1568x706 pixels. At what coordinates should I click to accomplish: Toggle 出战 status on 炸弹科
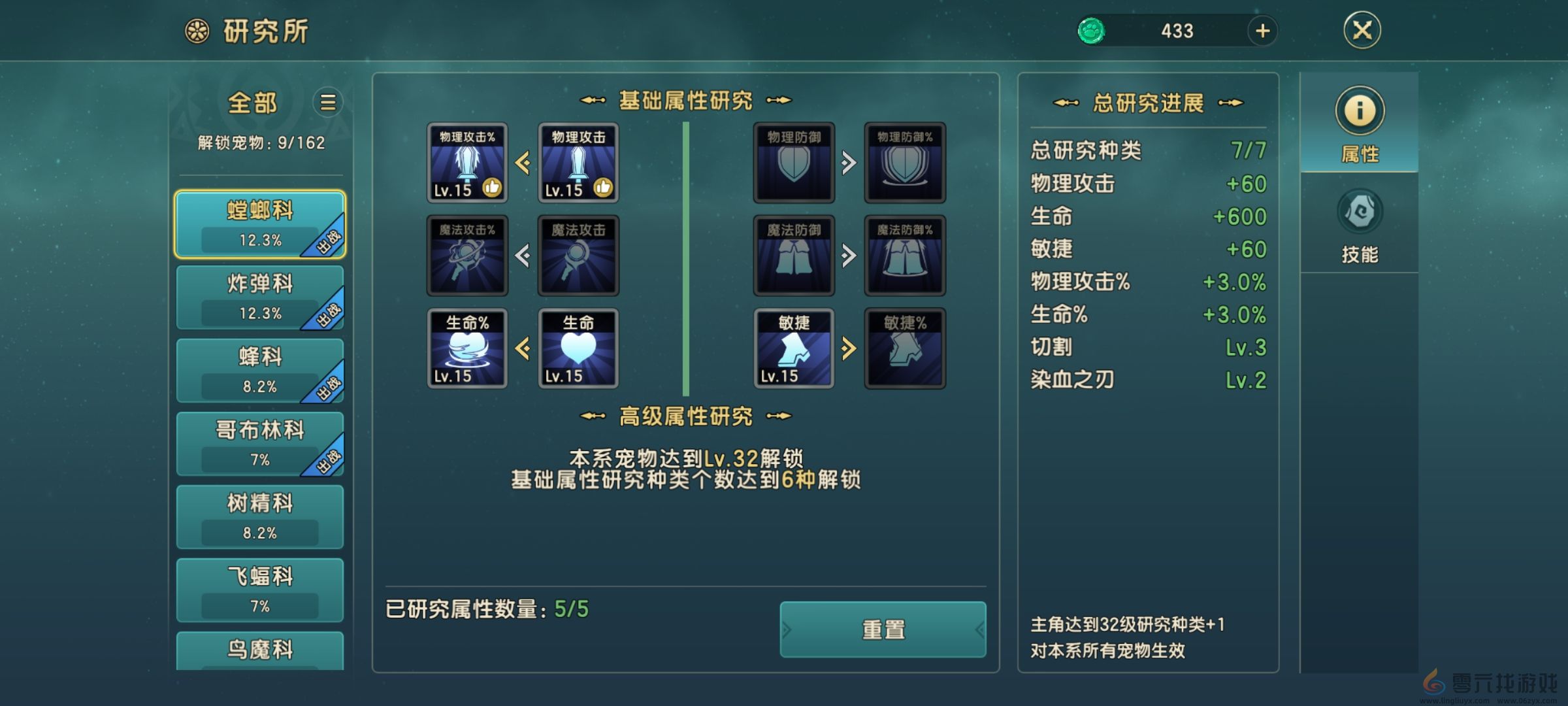[x=329, y=314]
